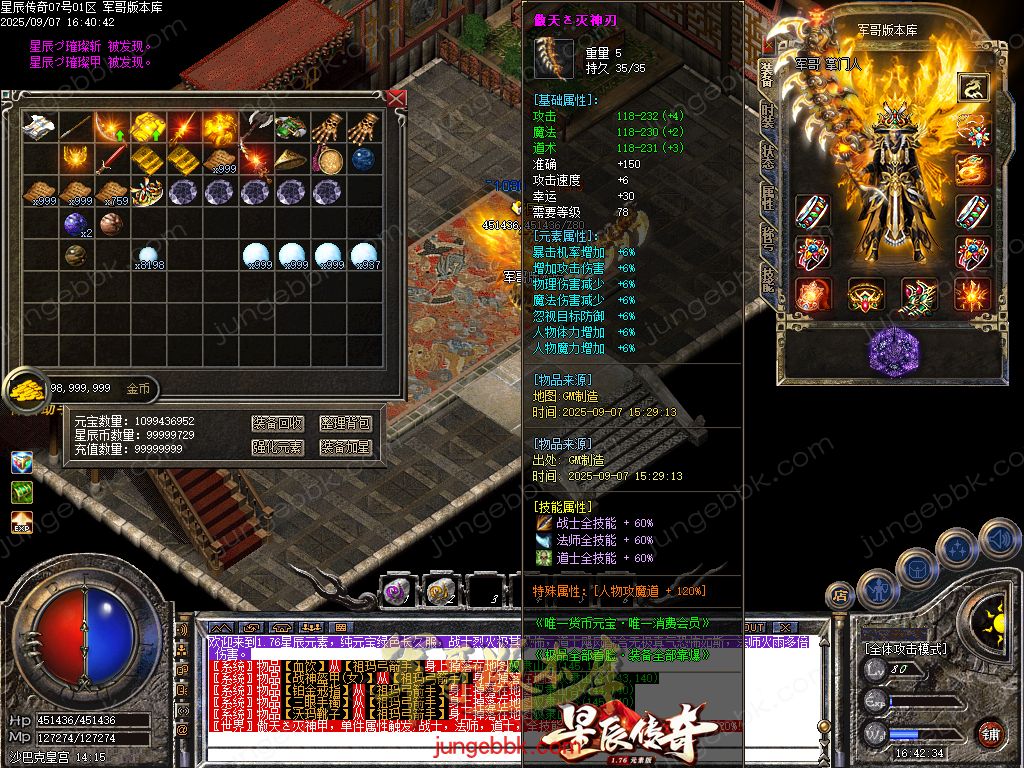
Task: Open the 铺 stall button
Action: (989, 733)
